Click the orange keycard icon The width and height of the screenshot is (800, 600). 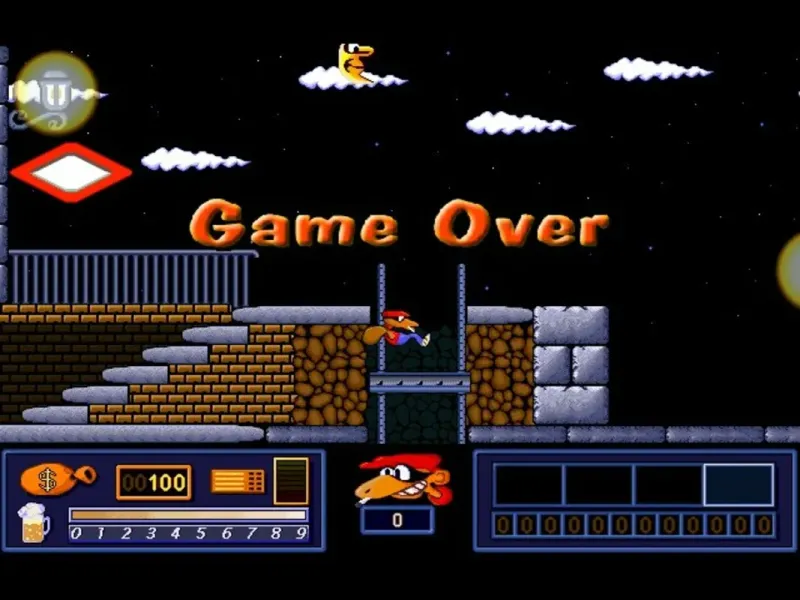[x=238, y=481]
